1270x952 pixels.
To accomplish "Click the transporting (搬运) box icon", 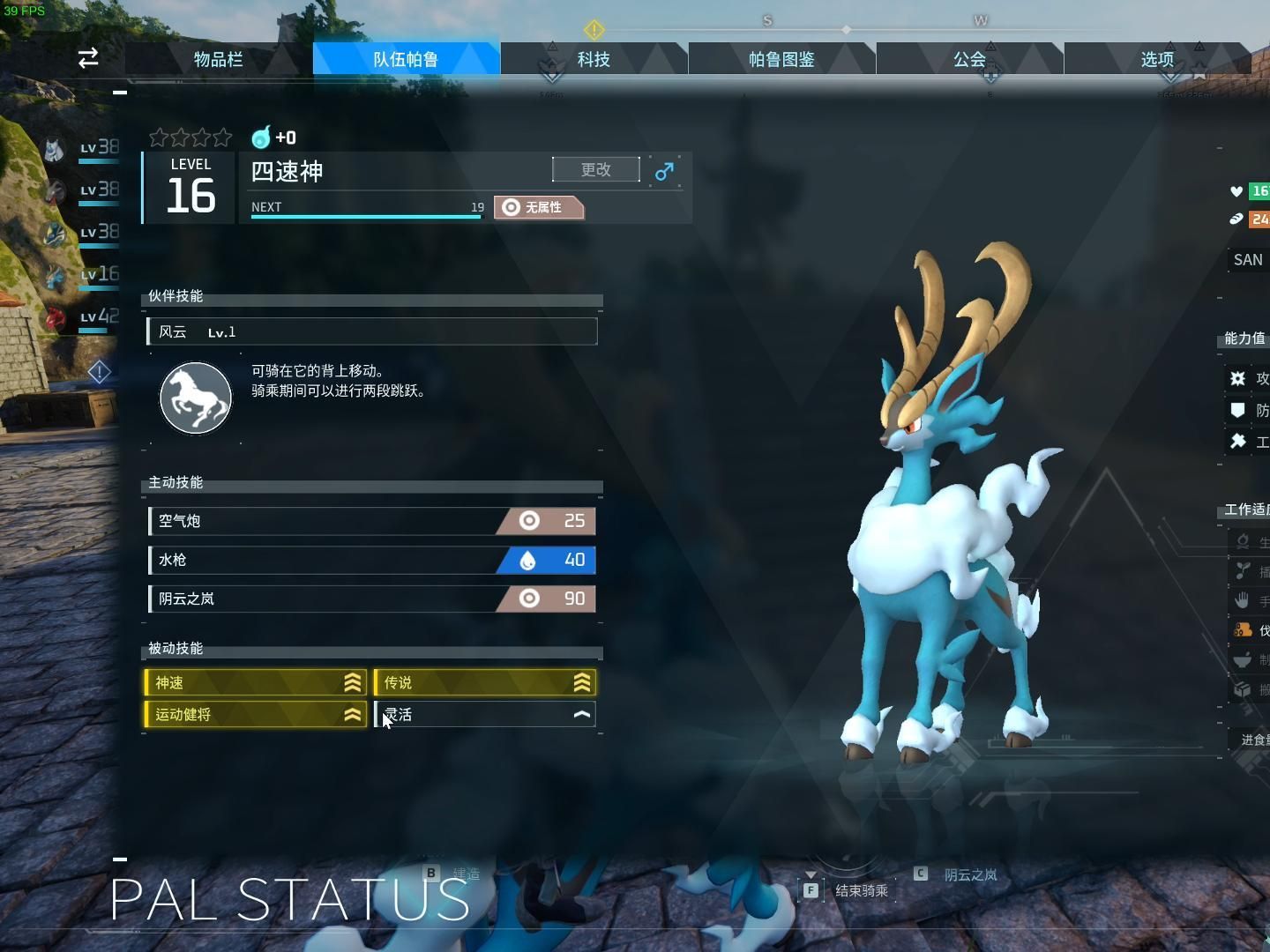I will [1244, 688].
